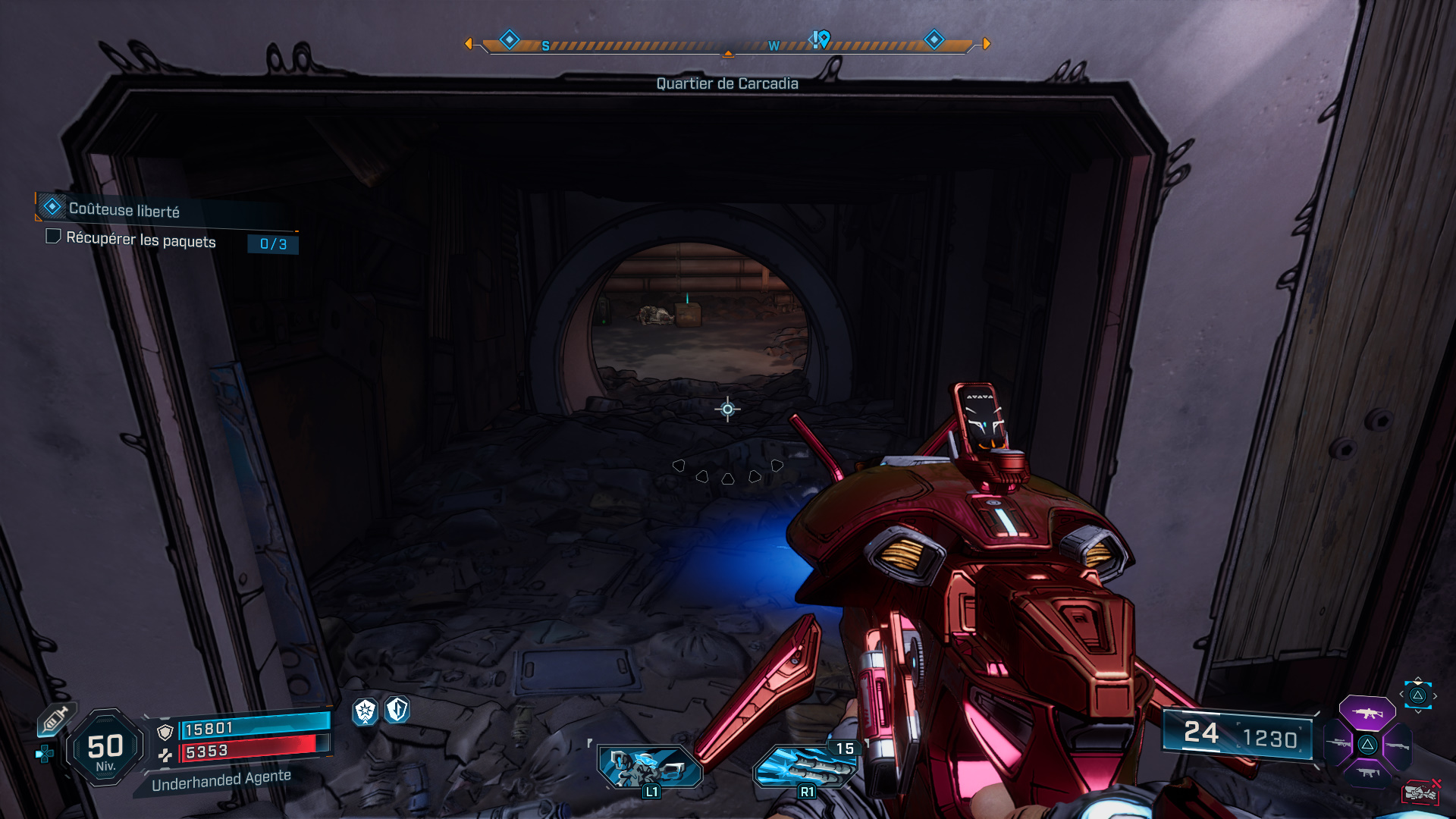The height and width of the screenshot is (819, 1456).
Task: Select the assault rifle in the weapon wheel
Action: (x=1367, y=713)
